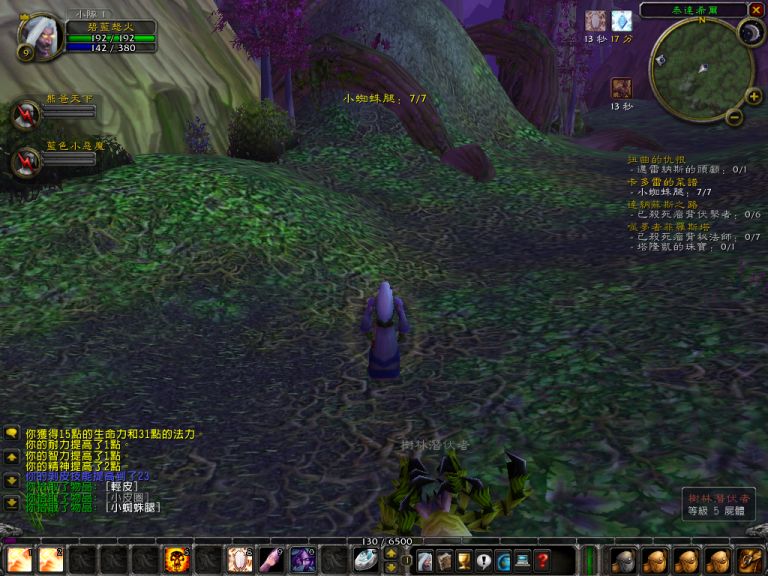Image resolution: width=768 pixels, height=576 pixels.
Task: Activate the fiery orange skull ability
Action: click(177, 560)
